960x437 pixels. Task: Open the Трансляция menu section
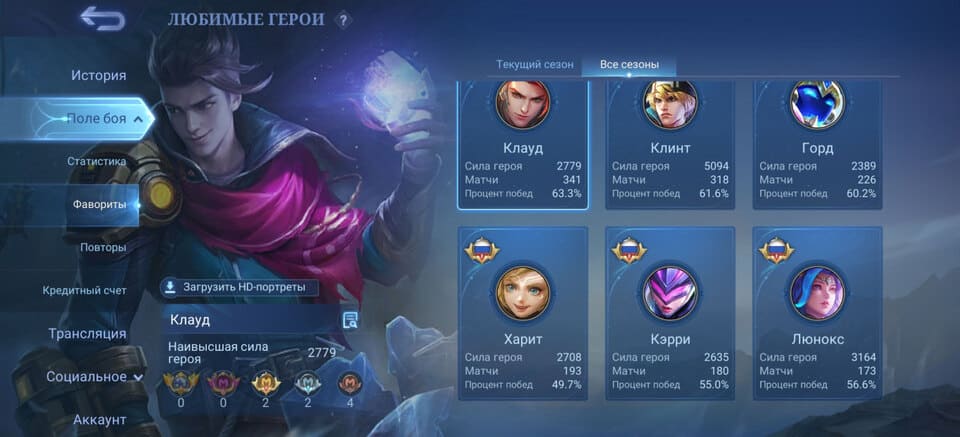tap(87, 333)
